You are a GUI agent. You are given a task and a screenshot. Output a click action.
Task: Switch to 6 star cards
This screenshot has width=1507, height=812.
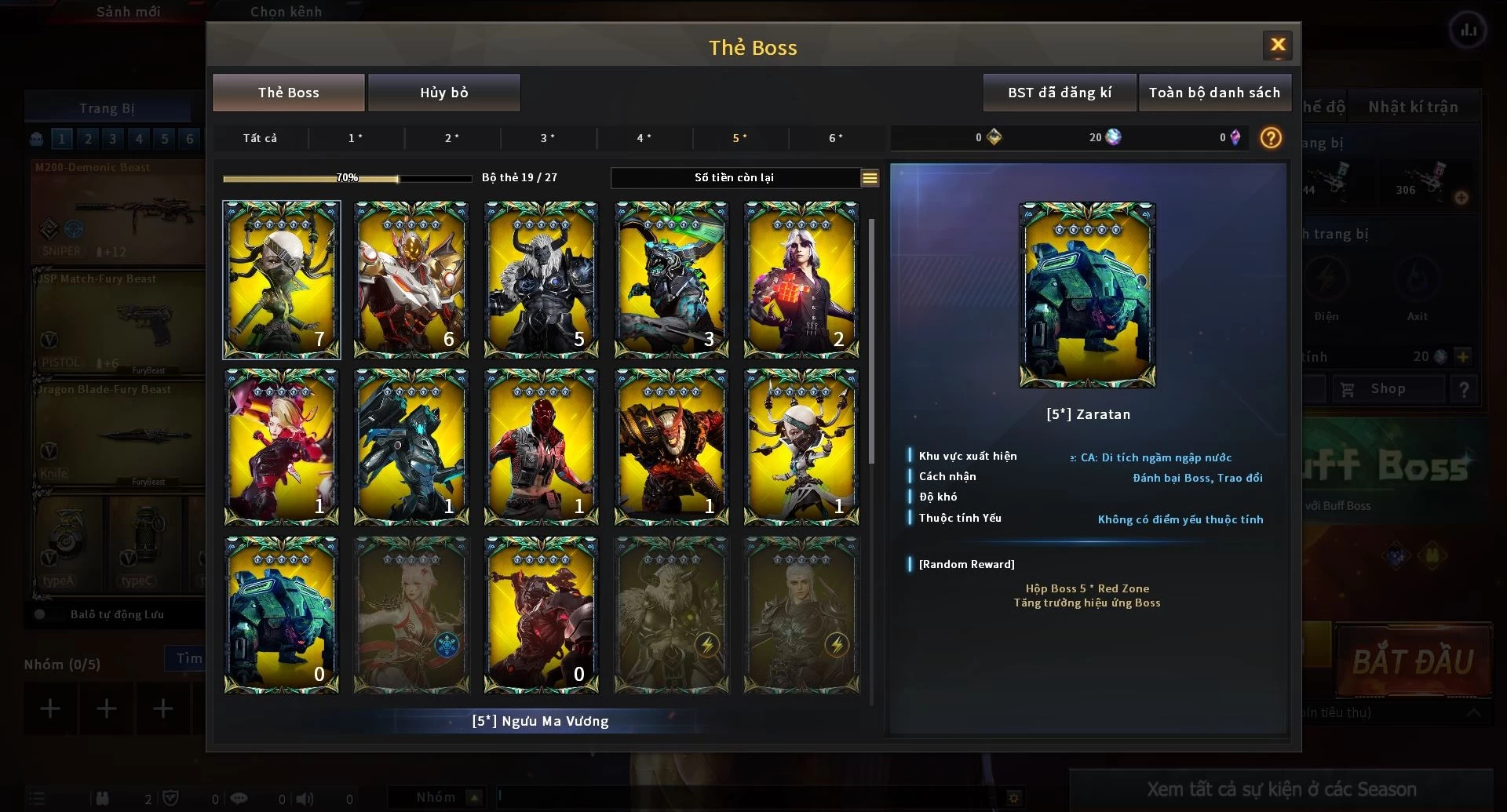836,138
